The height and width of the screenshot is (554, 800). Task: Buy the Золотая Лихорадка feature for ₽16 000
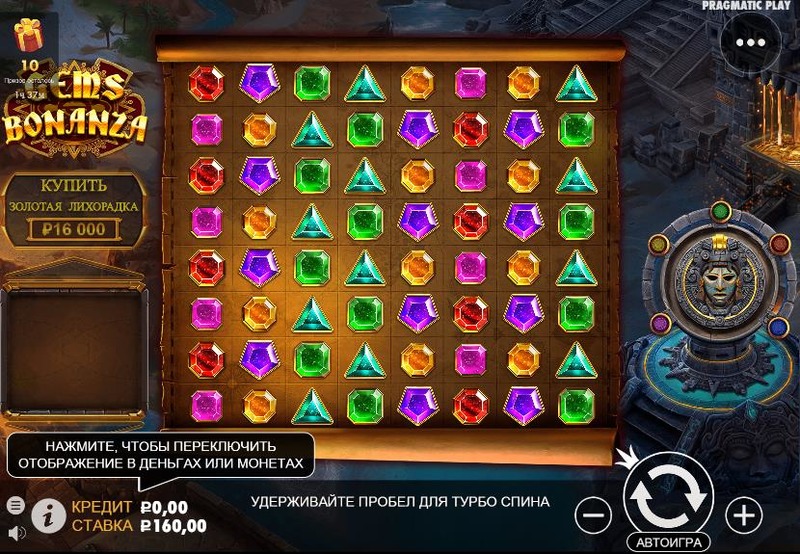tap(74, 211)
